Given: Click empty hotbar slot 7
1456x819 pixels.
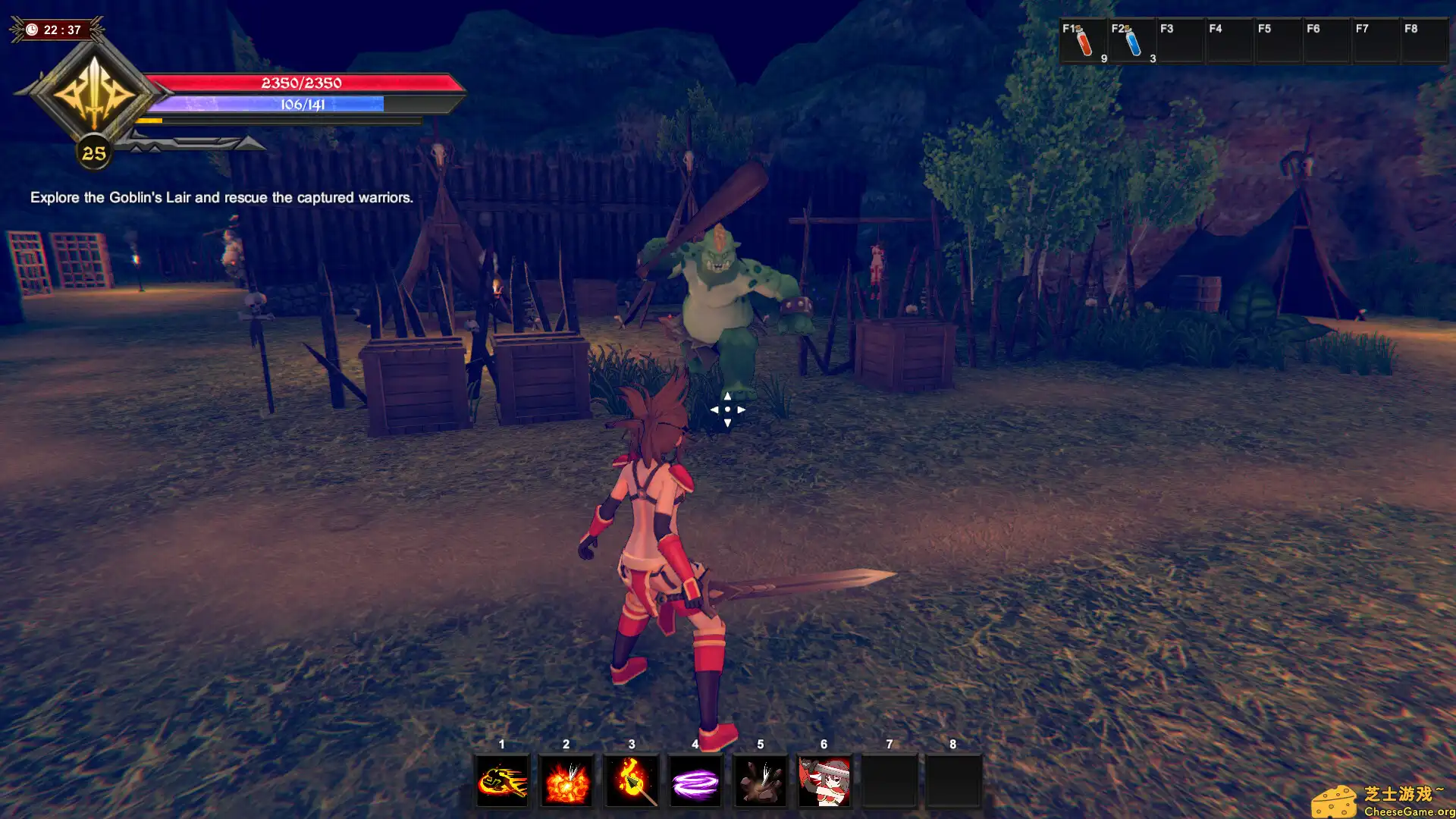Looking at the screenshot, I should (x=890, y=781).
